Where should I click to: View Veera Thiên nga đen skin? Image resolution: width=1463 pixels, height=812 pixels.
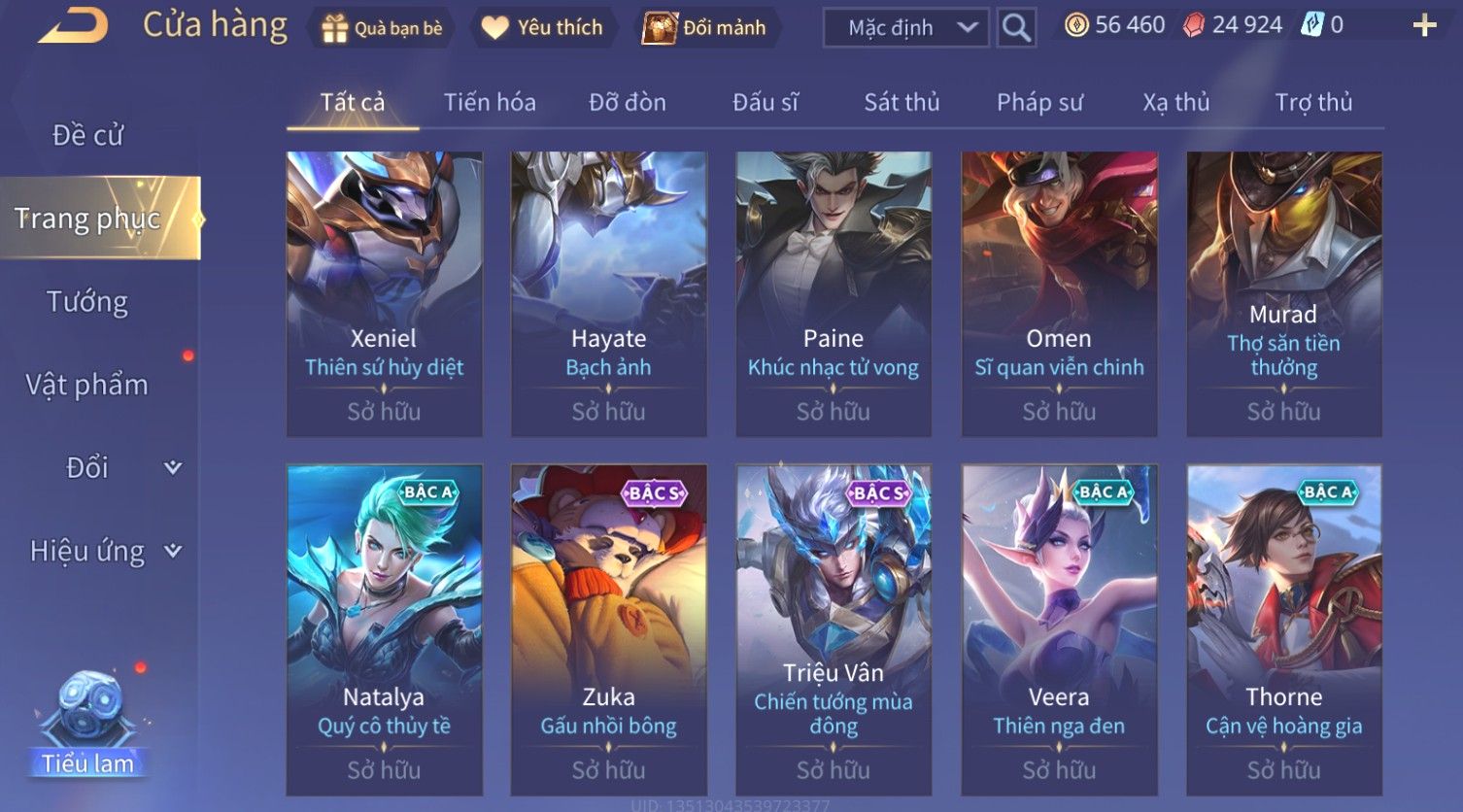1059,629
